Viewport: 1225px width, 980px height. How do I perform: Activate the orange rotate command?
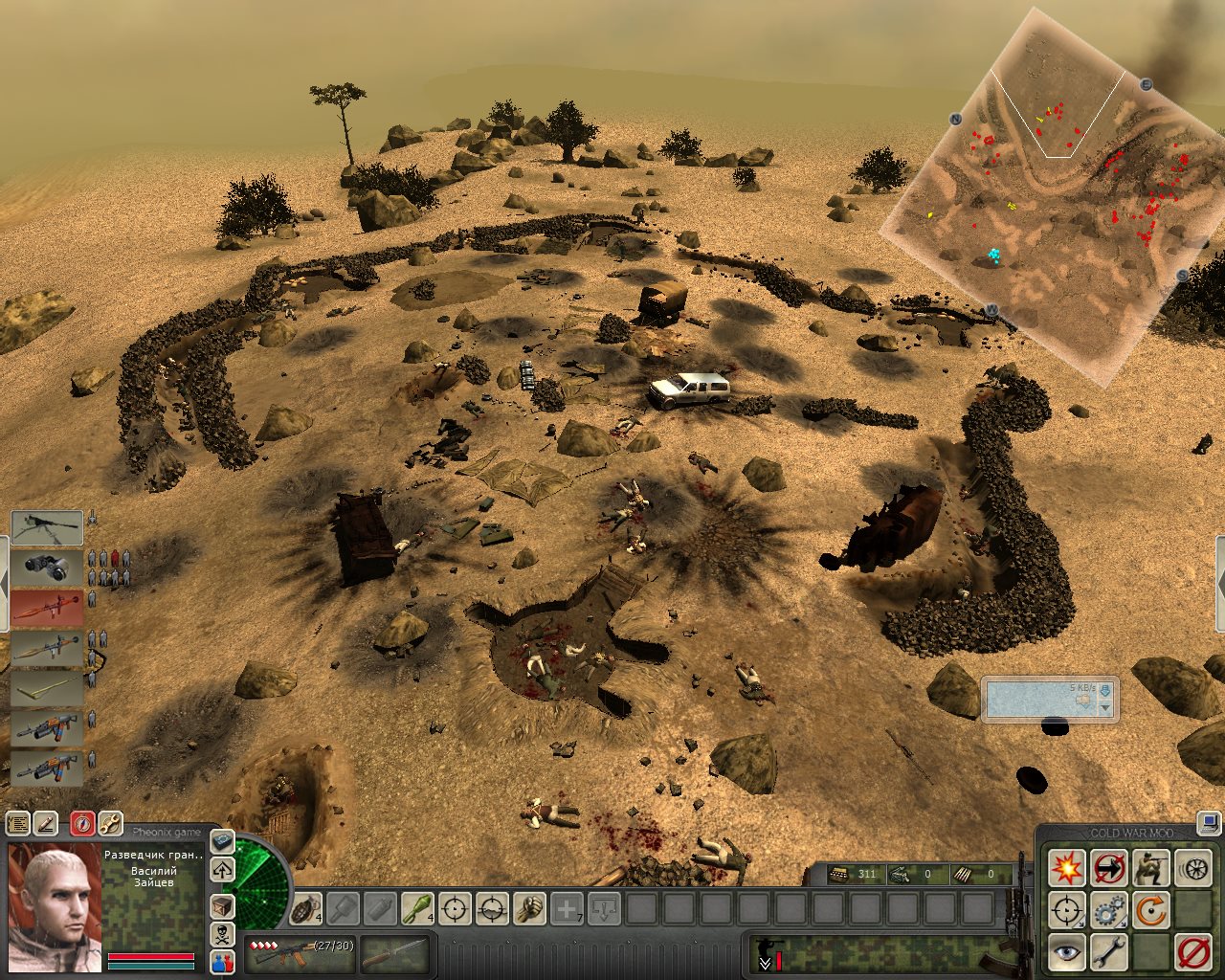[x=1150, y=909]
